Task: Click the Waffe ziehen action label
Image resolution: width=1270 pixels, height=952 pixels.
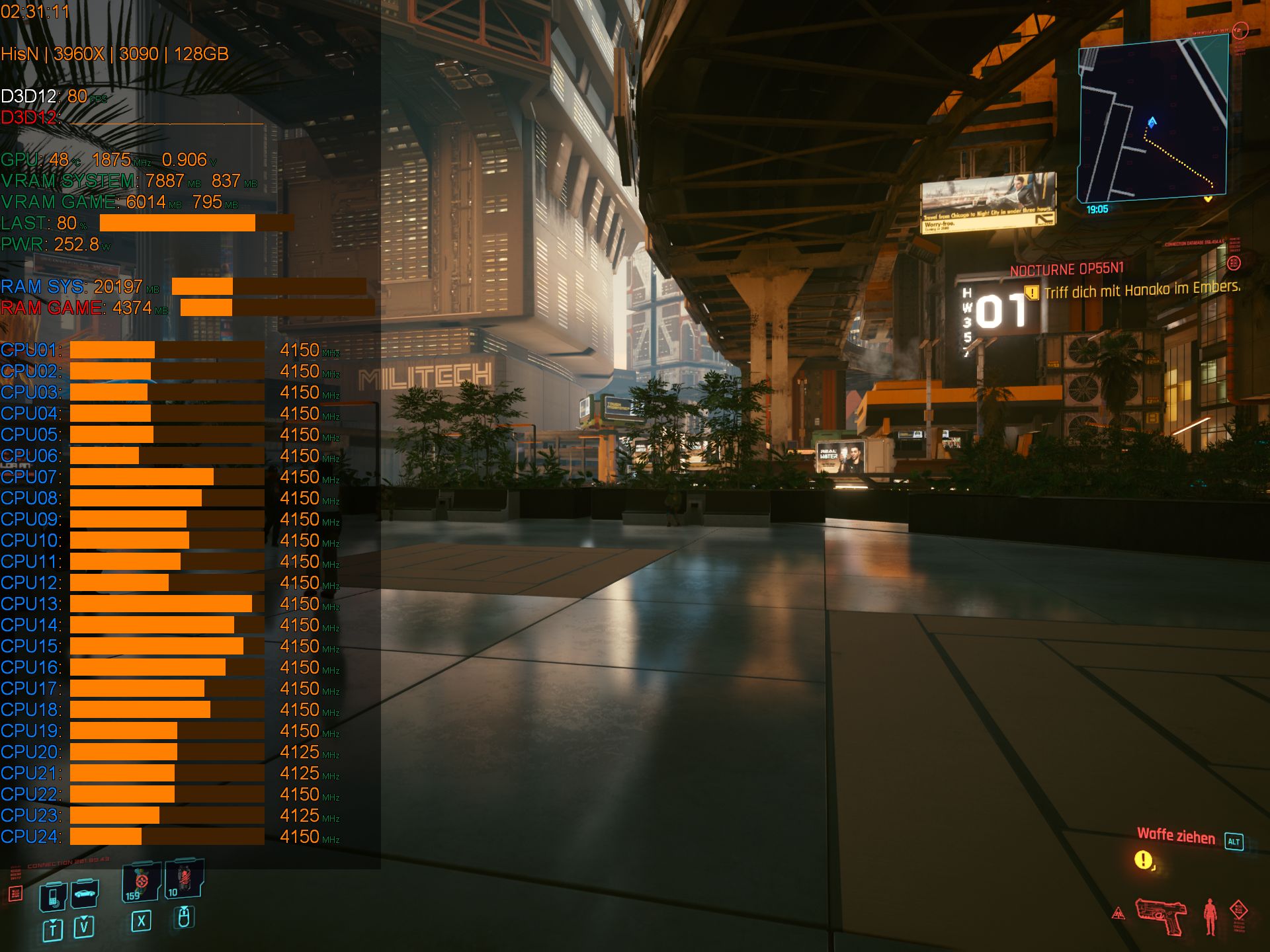Action: [1177, 836]
